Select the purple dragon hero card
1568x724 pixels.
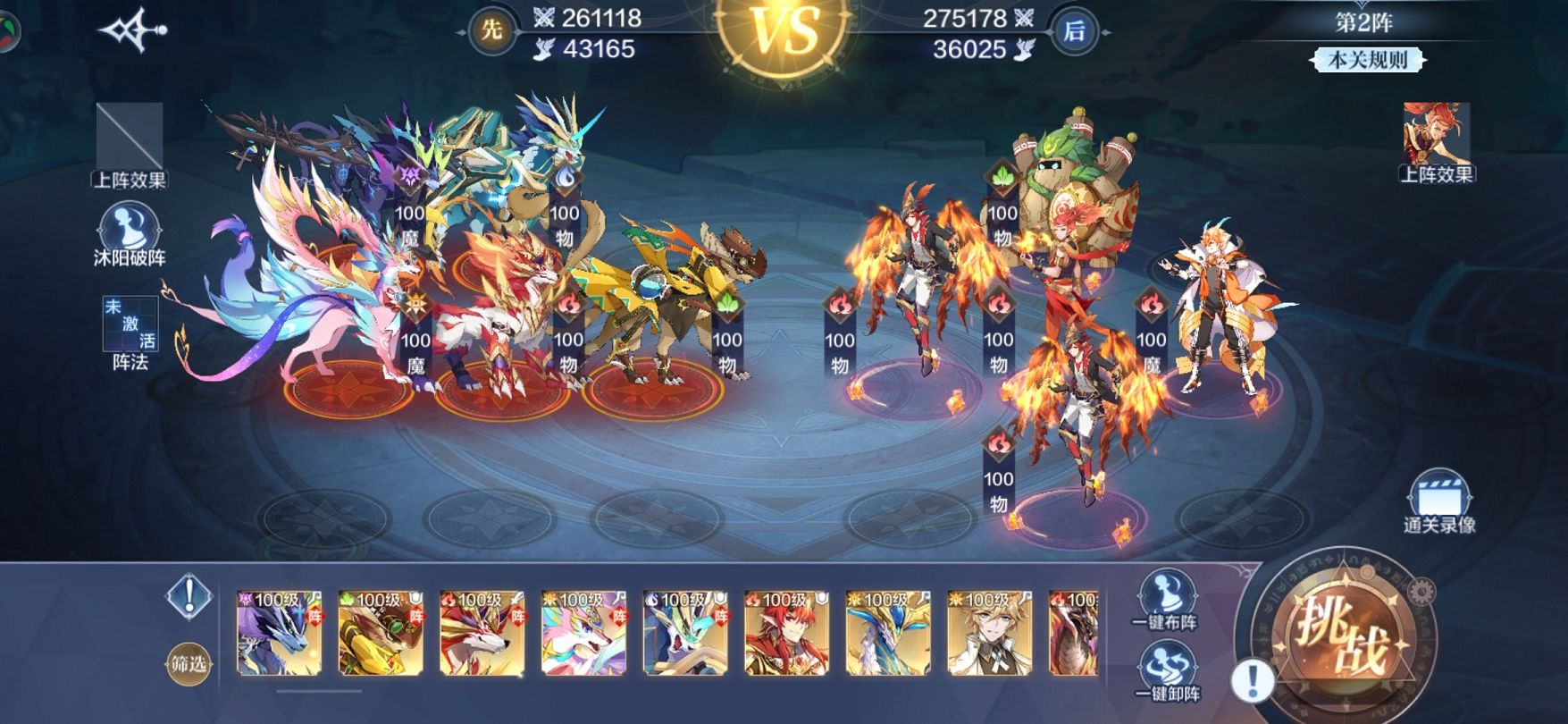278,633
